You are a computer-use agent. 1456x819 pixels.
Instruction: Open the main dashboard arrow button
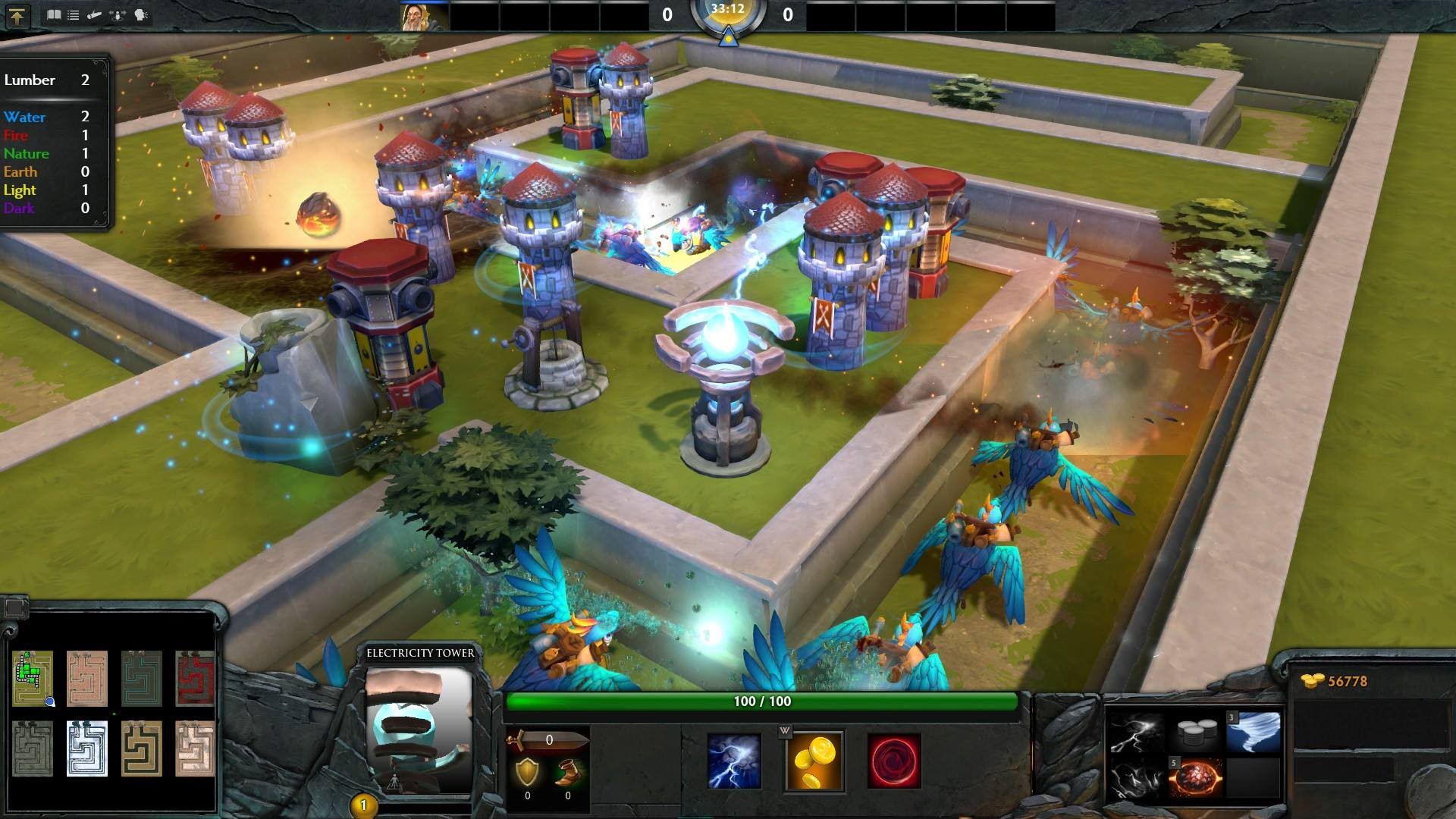point(17,16)
